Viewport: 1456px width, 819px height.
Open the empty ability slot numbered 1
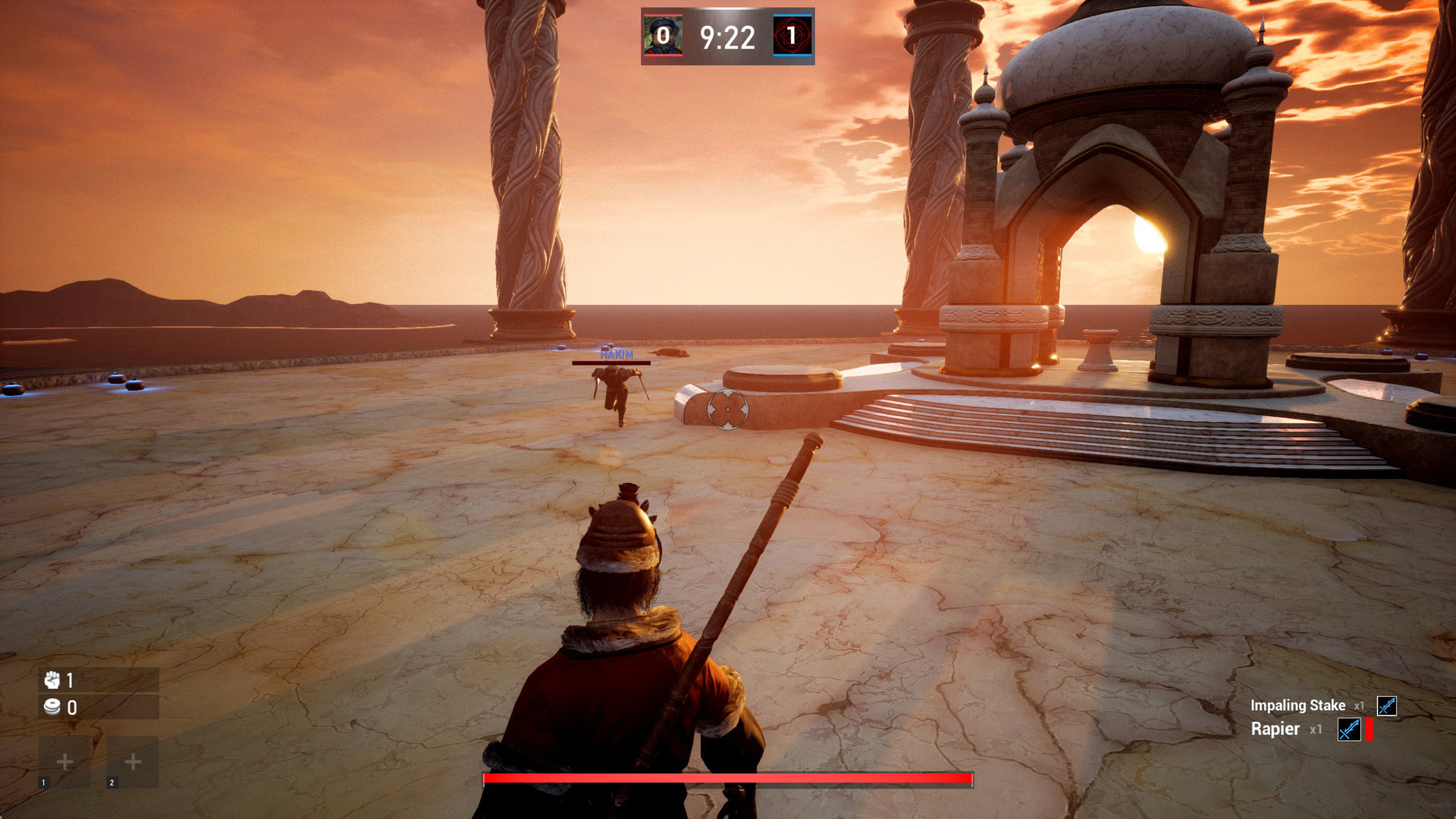pyautogui.click(x=64, y=761)
